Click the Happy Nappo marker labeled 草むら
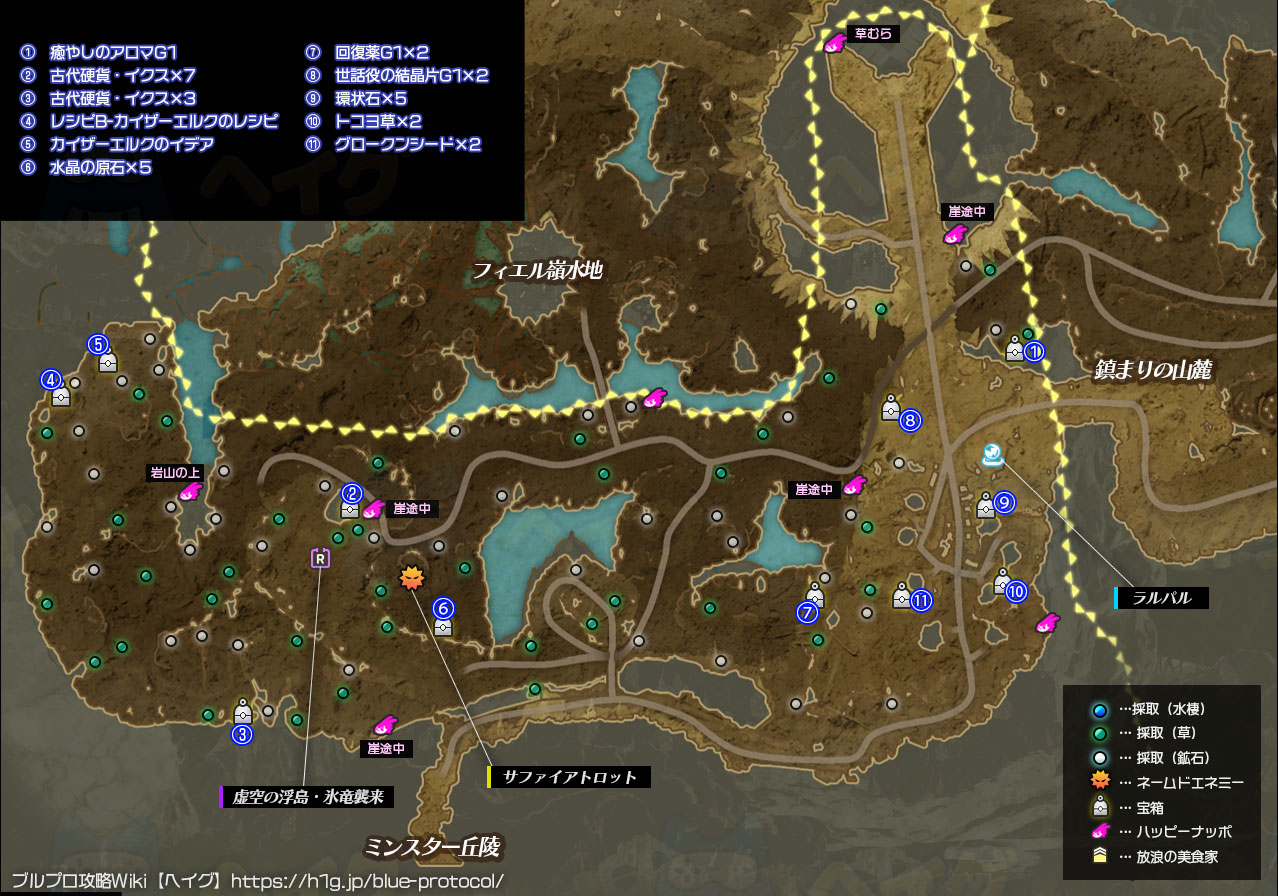 coord(834,43)
